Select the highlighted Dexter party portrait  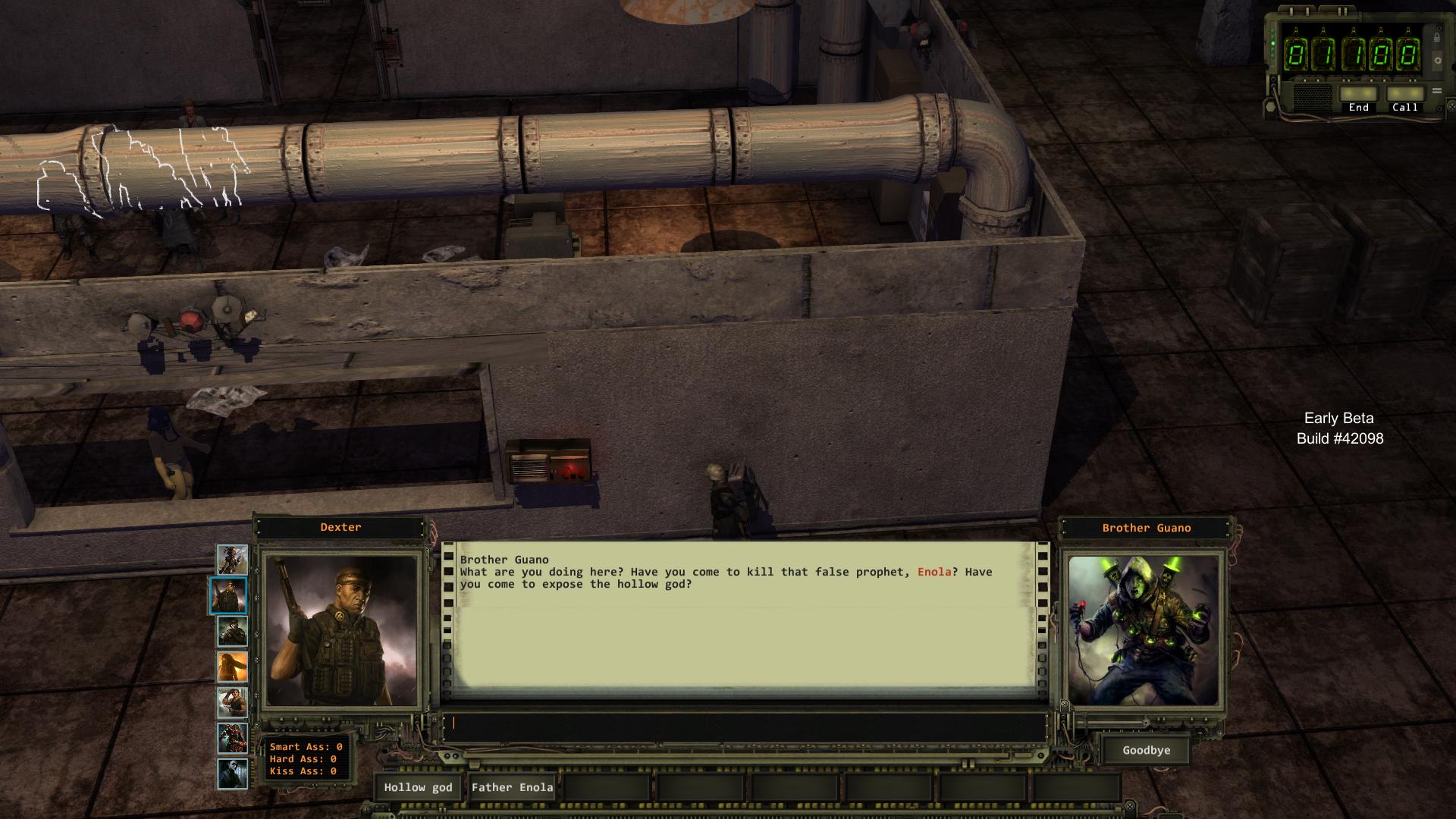click(228, 596)
